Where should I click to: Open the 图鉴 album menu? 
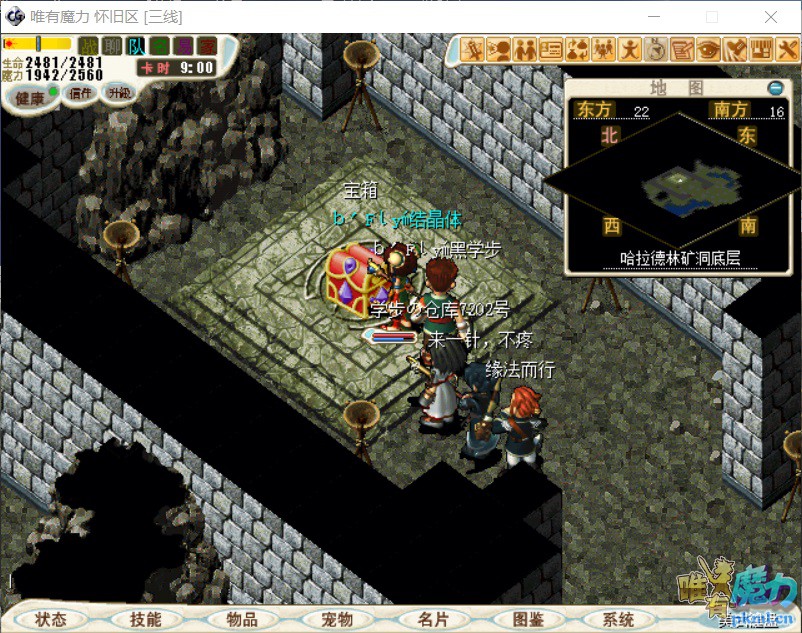(x=528, y=619)
